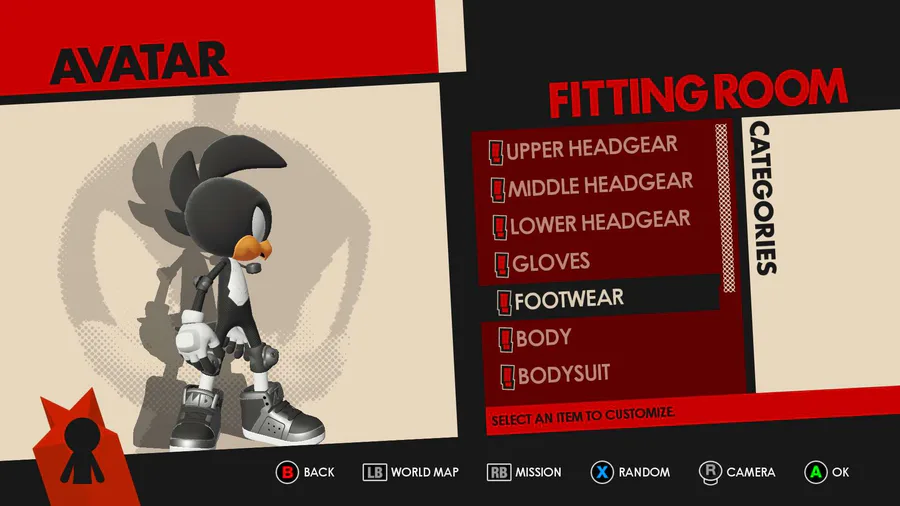Go back with the Back option

[306, 472]
